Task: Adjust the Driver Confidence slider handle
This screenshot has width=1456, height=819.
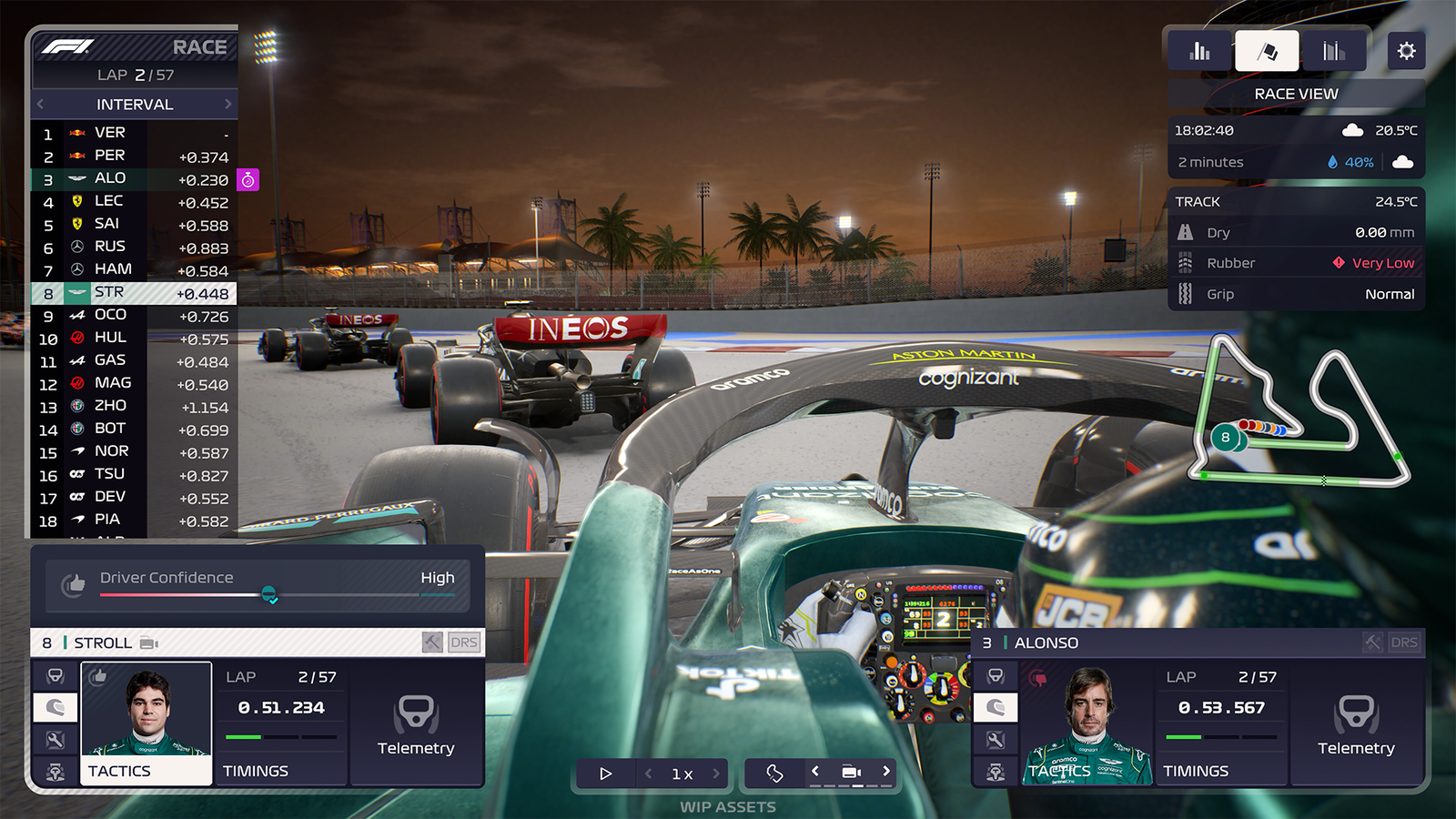Action: 271,596
